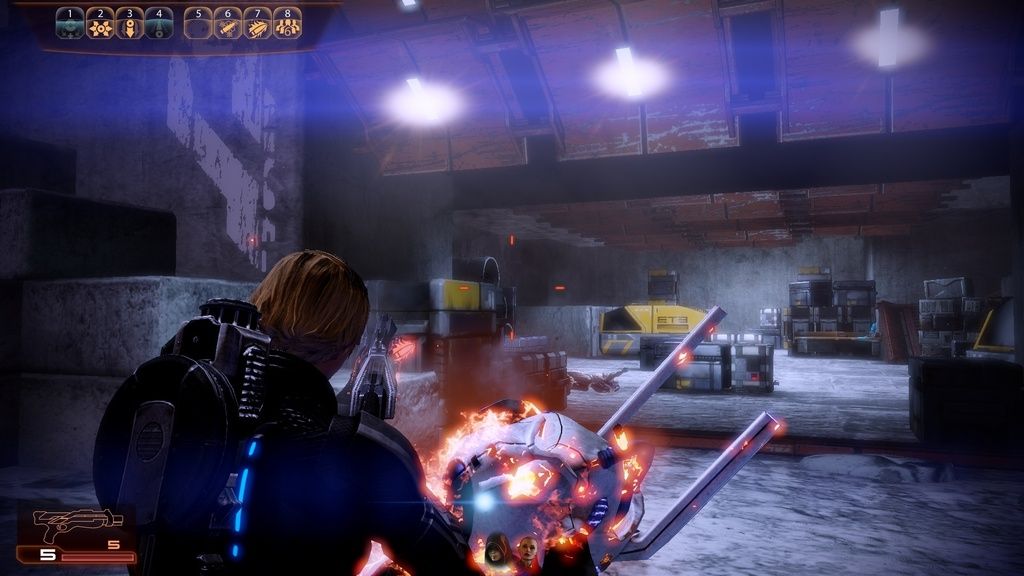Viewport: 1024px width, 576px height.
Task: Enable the incendiary ammo power in slot 7
Action: [x=258, y=24]
